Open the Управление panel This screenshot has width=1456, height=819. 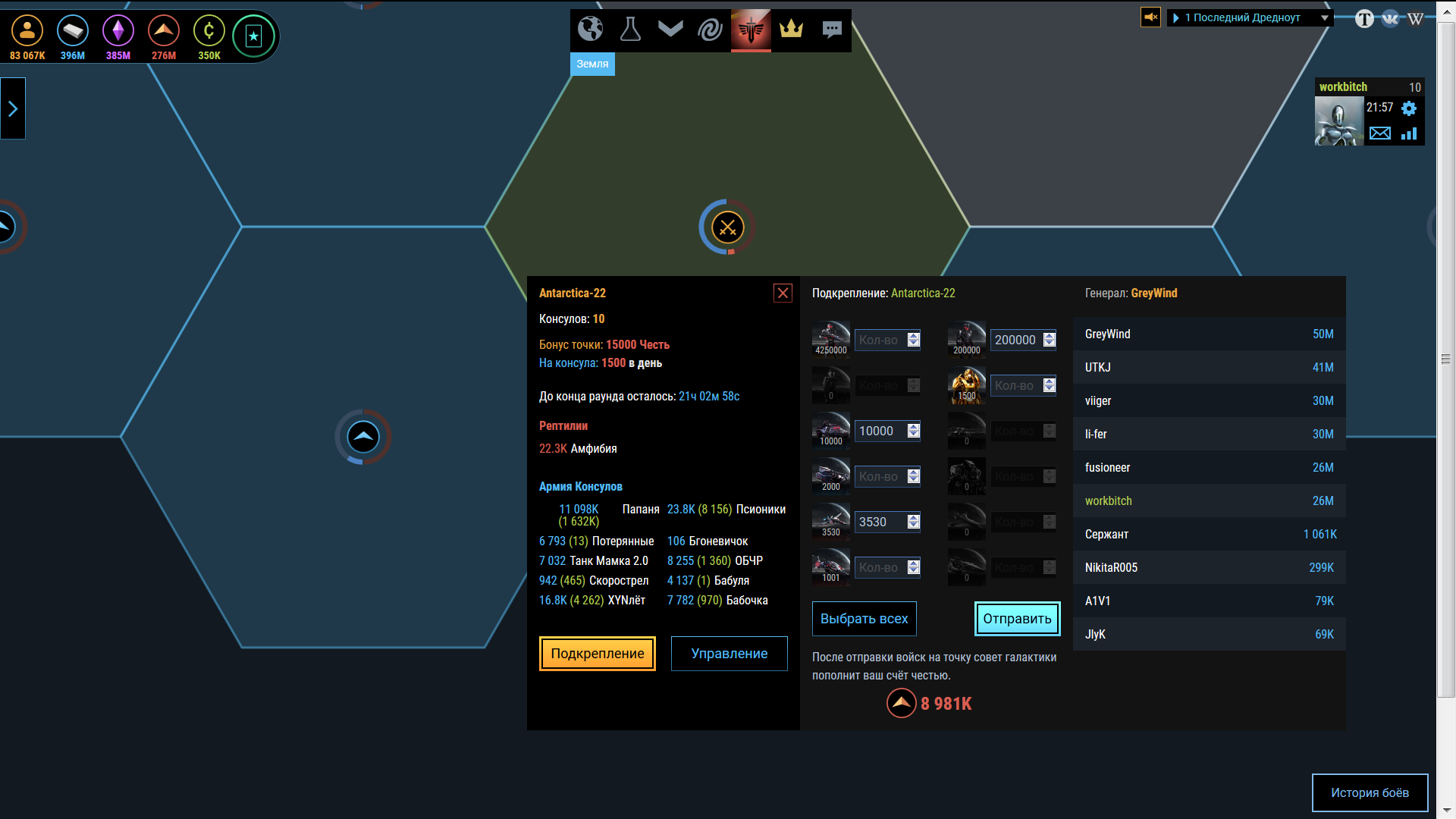[x=729, y=654]
